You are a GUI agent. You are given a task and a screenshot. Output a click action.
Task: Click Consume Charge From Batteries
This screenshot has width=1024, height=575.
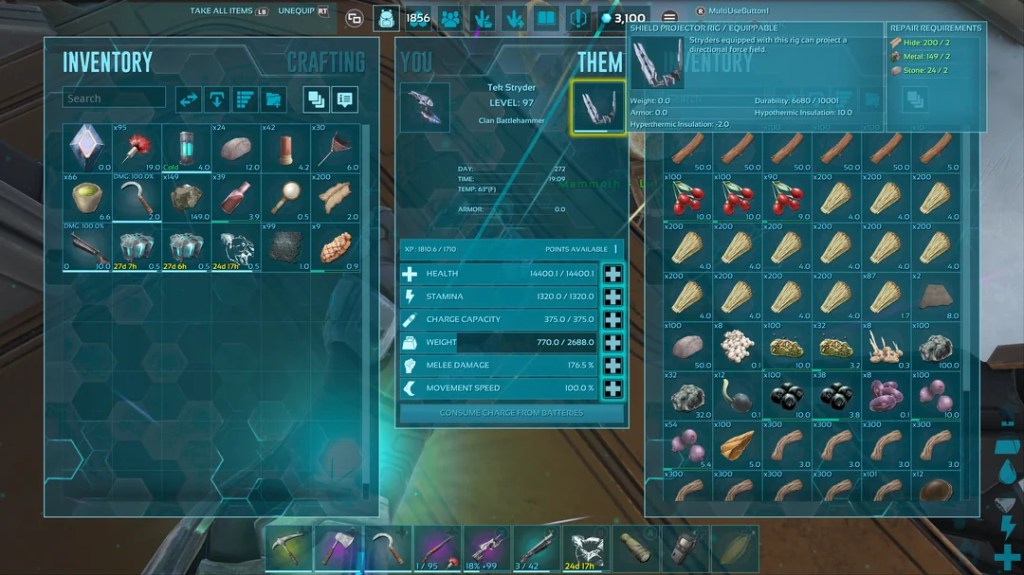point(511,412)
